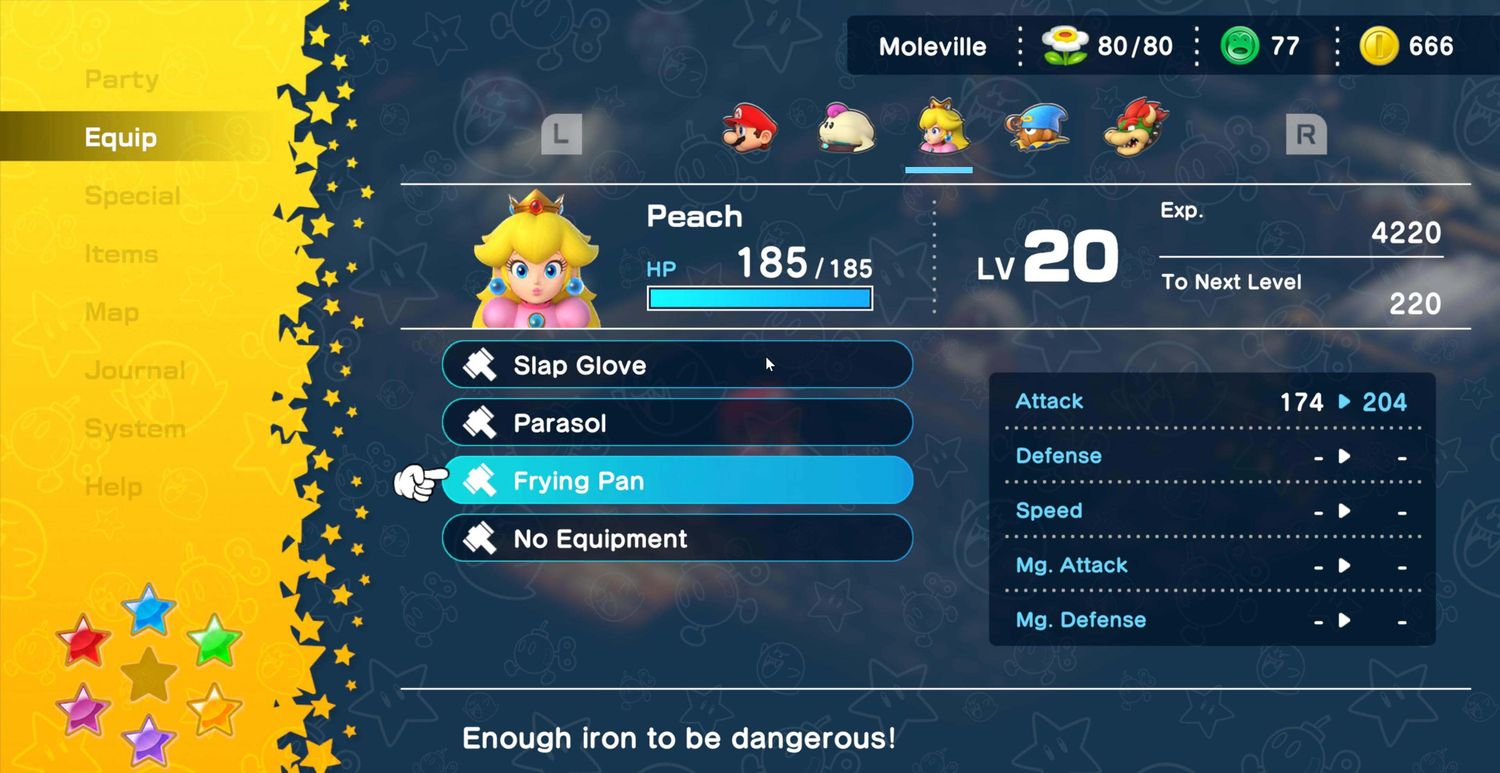
Task: Open the Party menu entry
Action: point(121,80)
